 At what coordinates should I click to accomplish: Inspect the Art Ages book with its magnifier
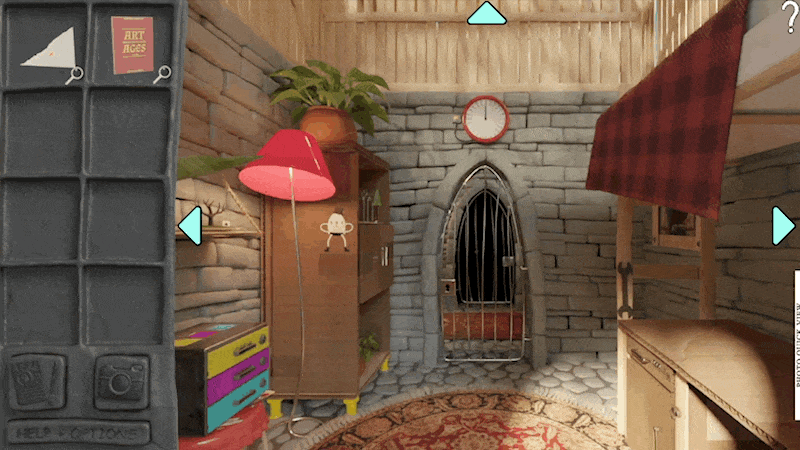(160, 74)
